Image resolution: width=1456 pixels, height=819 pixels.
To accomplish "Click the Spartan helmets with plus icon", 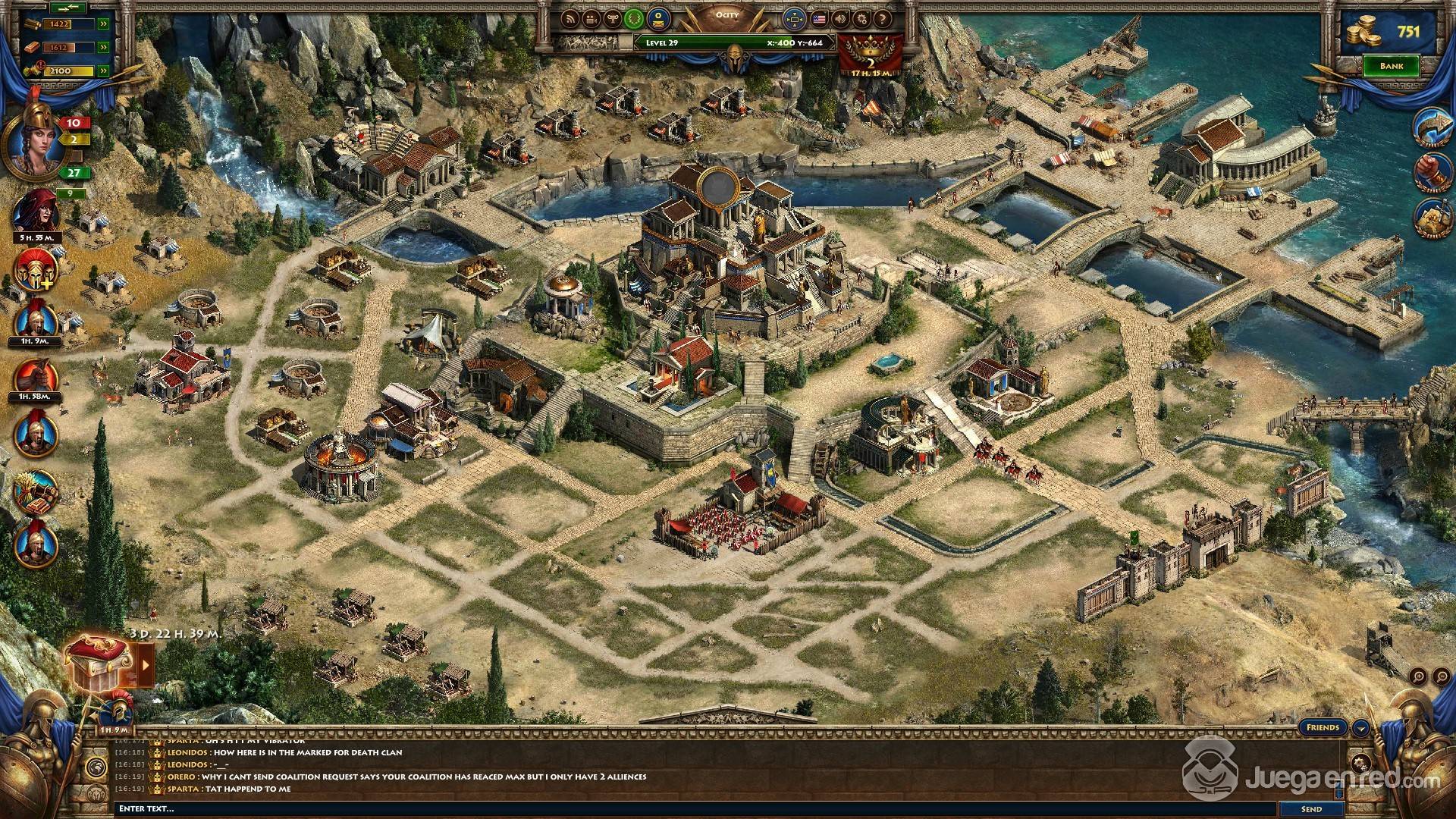I will pos(36,268).
